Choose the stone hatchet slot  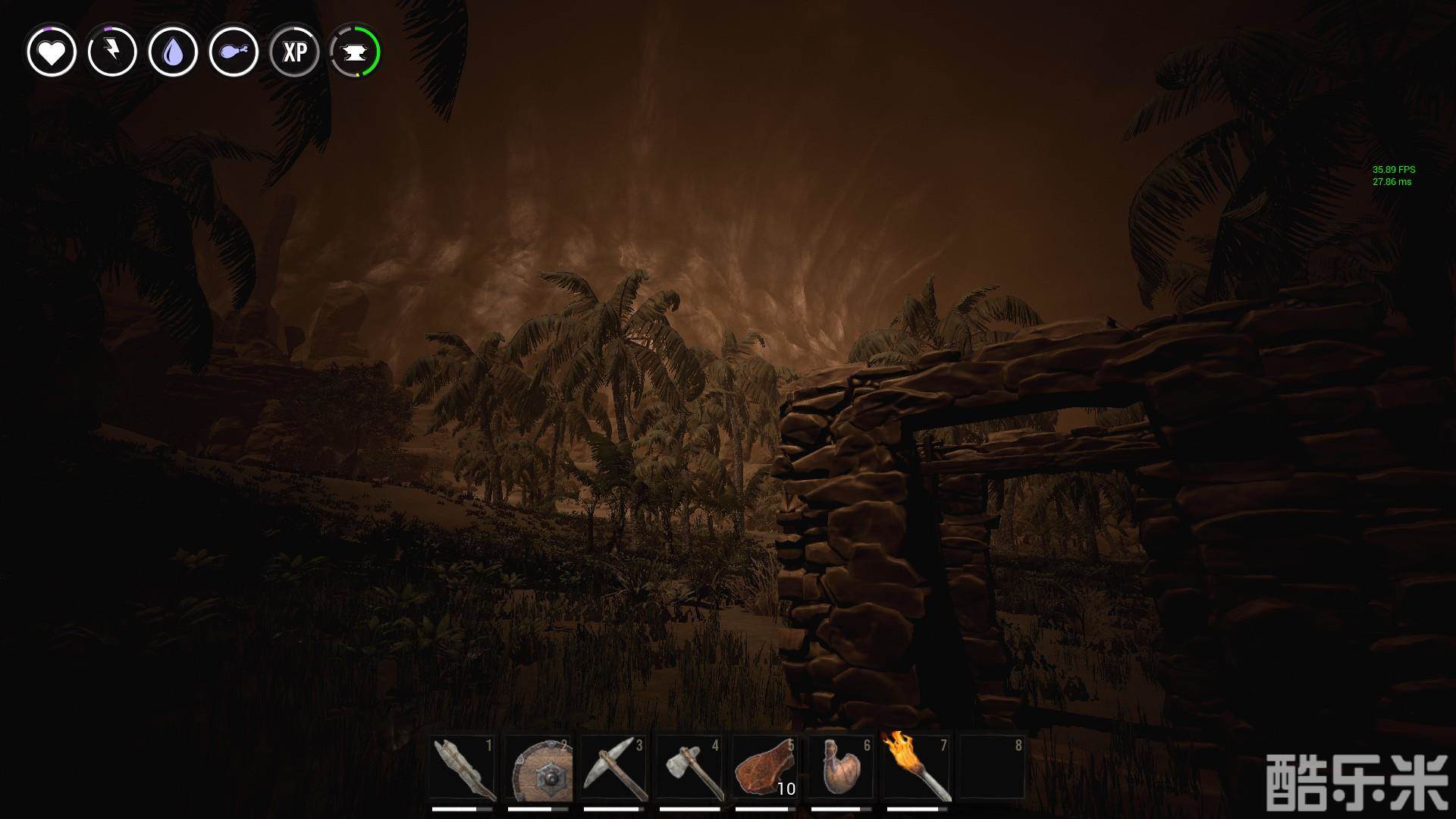tap(691, 768)
